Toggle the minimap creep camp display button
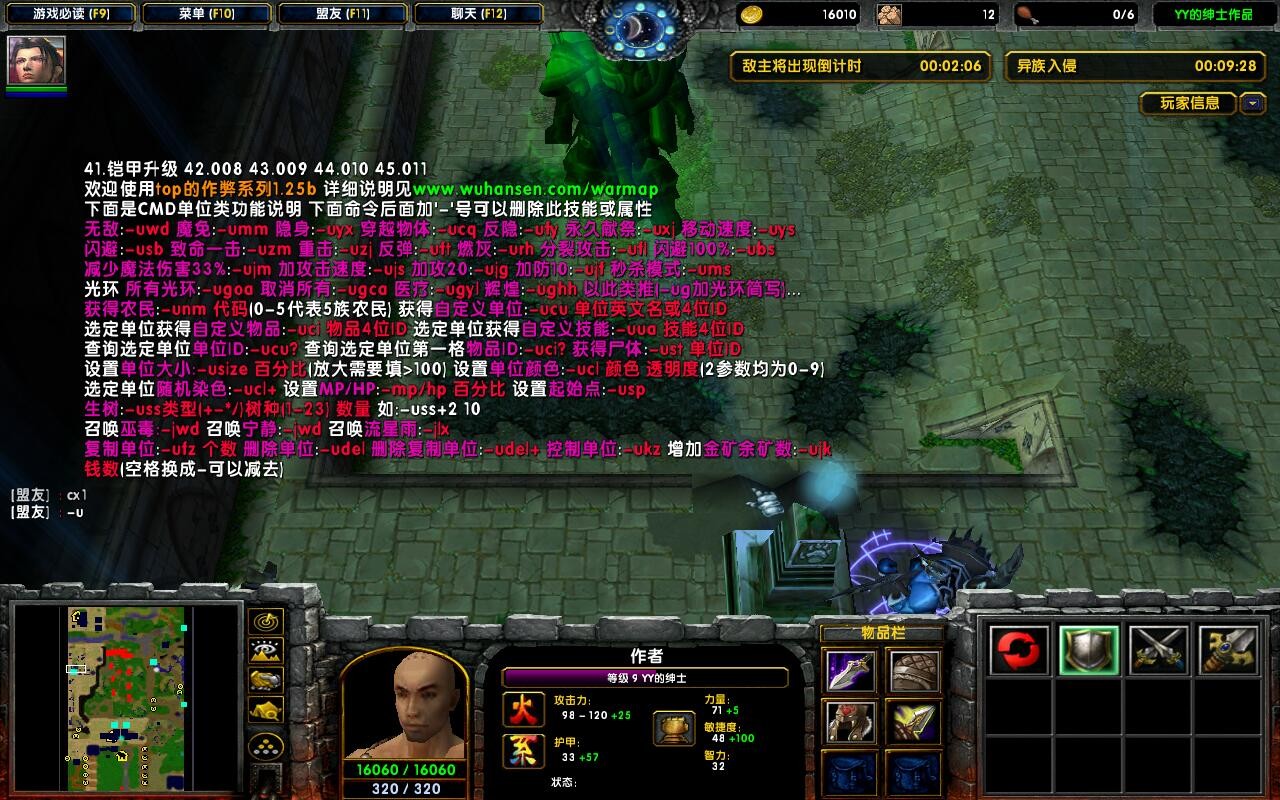The width and height of the screenshot is (1280, 800). (x=265, y=709)
